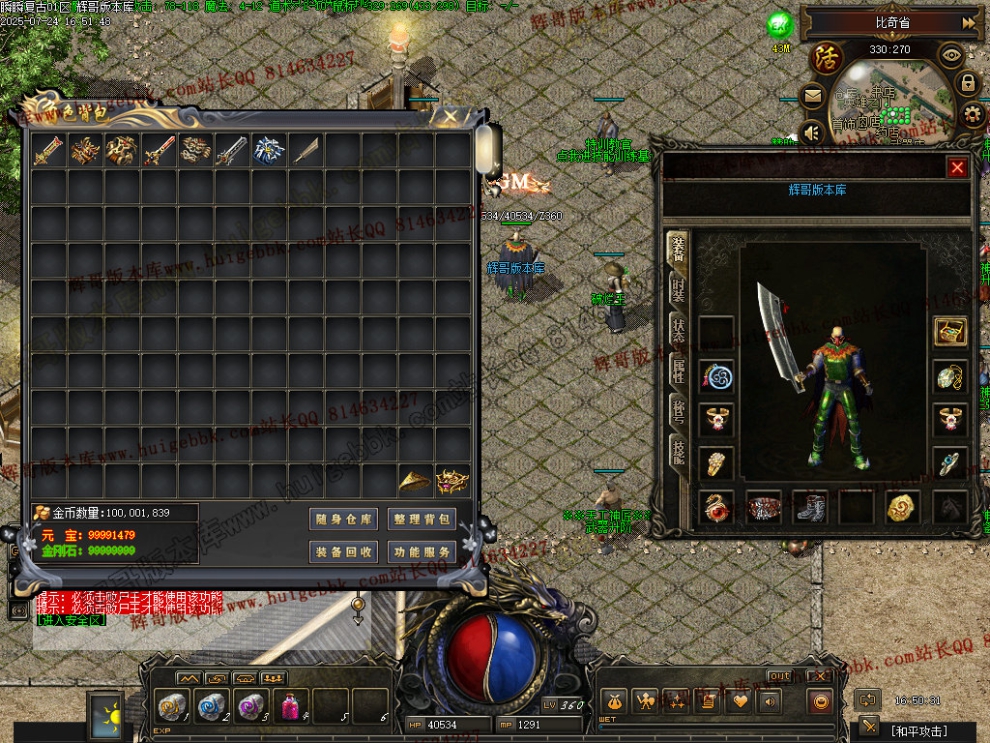Select the golden crown item in bag
Image resolution: width=990 pixels, height=743 pixels.
pos(452,481)
